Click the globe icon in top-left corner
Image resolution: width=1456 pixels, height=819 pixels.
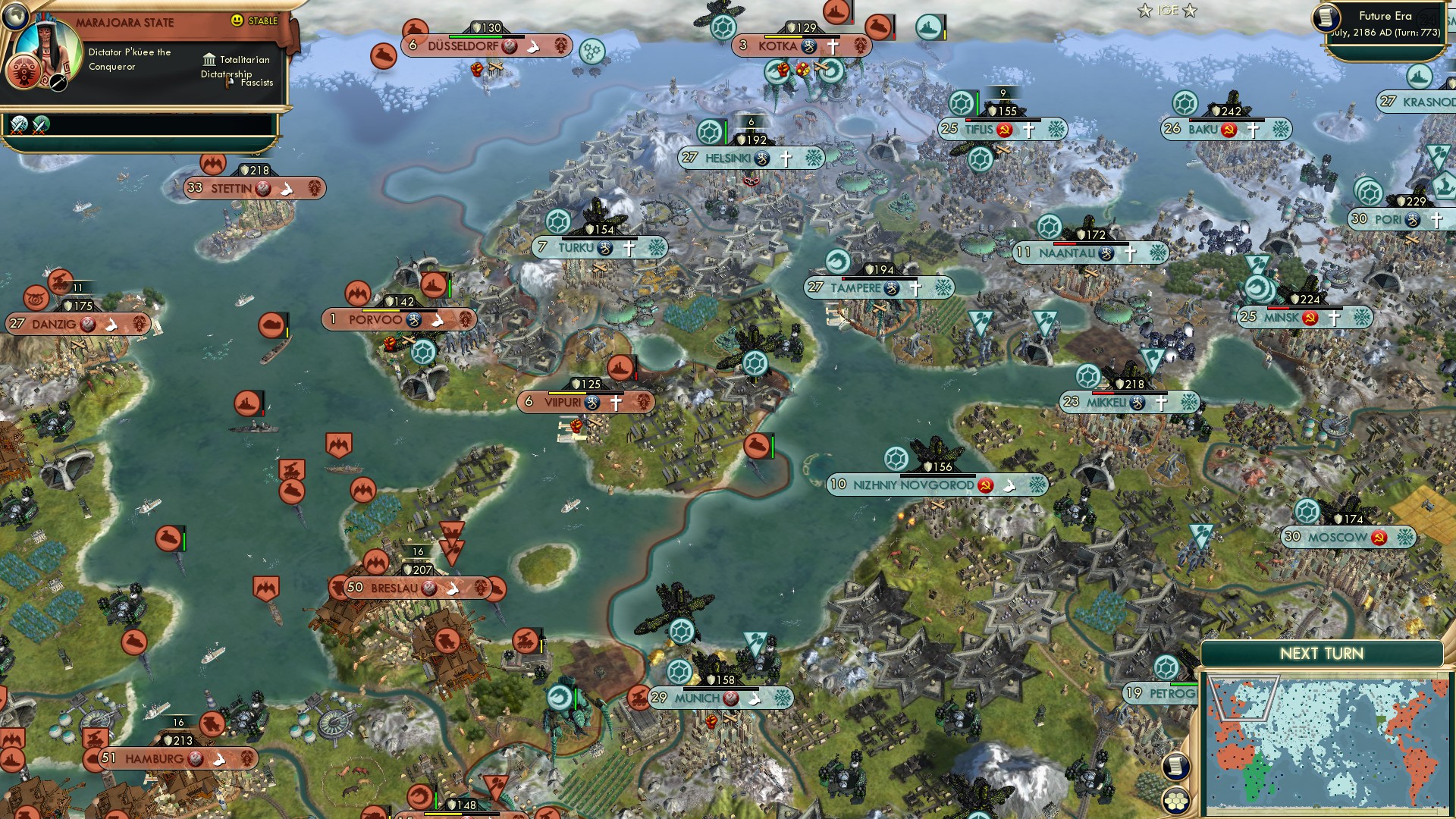click(x=14, y=14)
